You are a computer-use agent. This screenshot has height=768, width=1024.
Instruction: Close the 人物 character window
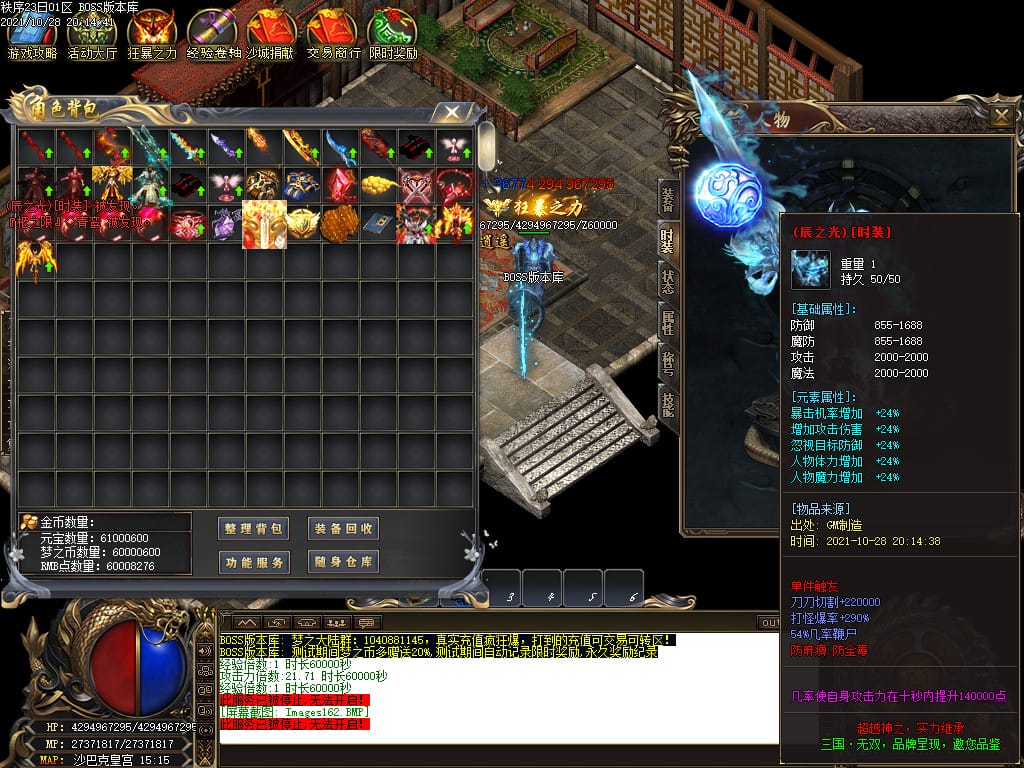coord(1001,116)
